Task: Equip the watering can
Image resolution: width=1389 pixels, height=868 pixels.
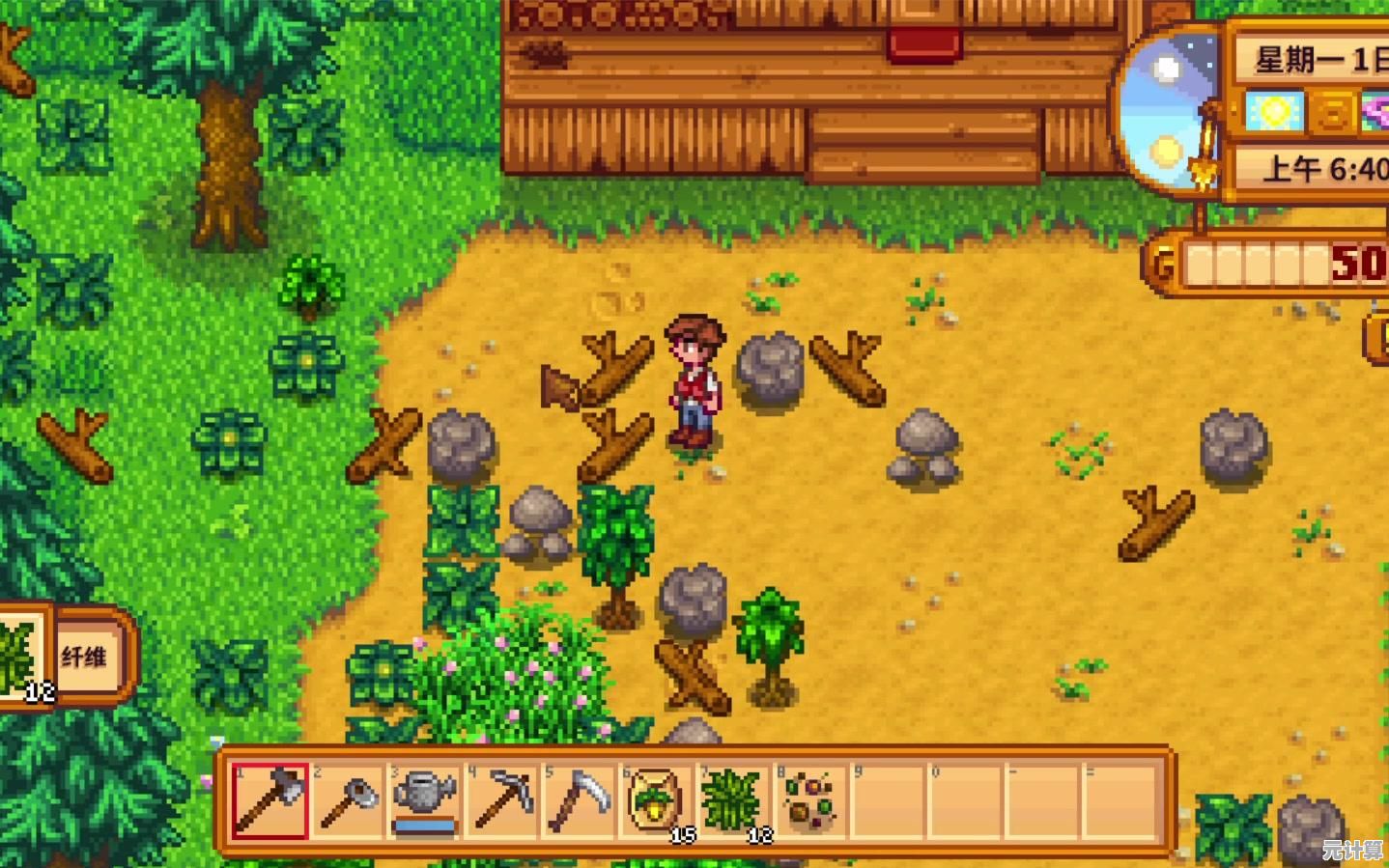Action: tap(424, 800)
